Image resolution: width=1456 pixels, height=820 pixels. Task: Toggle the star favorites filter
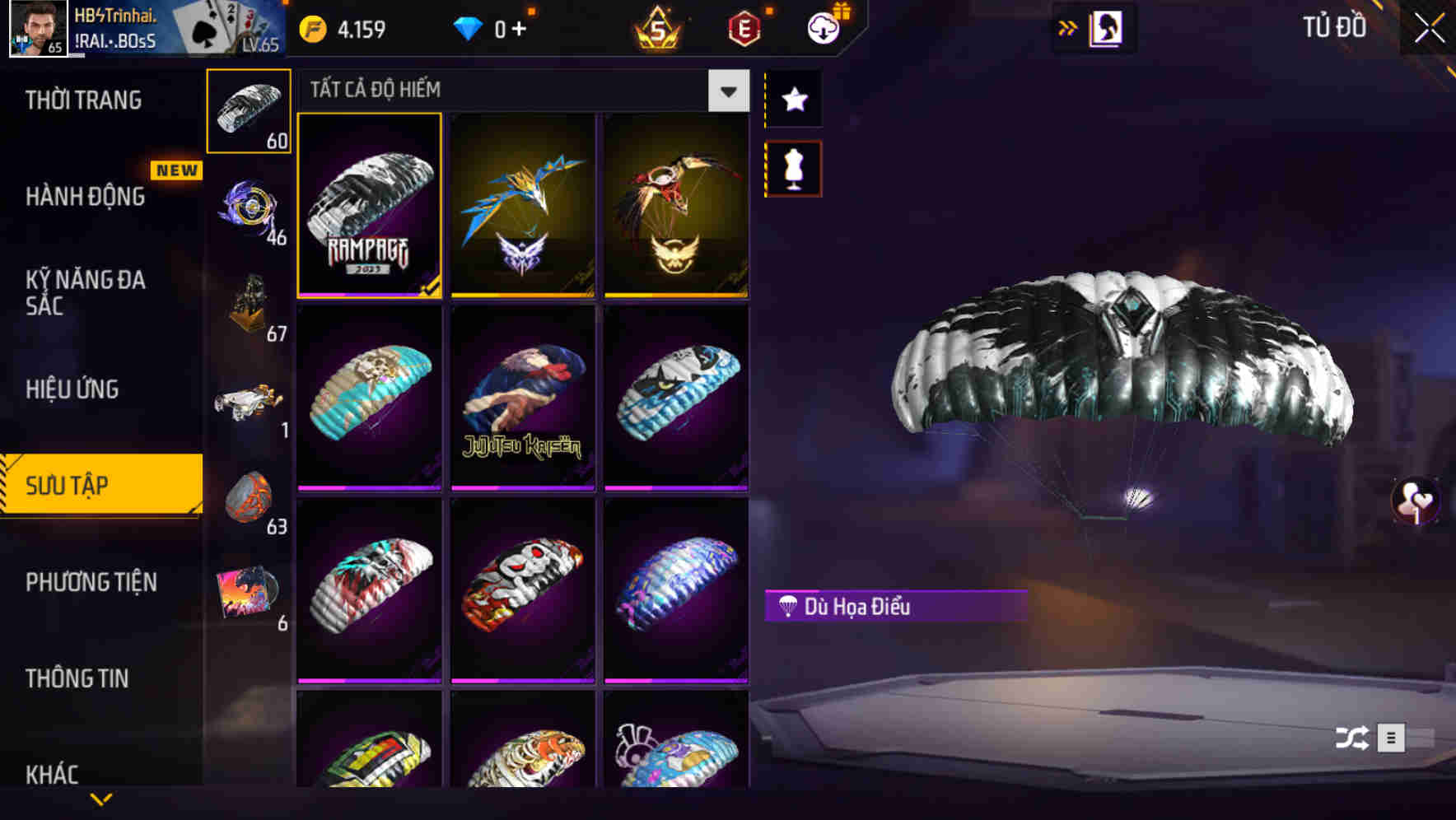(793, 100)
